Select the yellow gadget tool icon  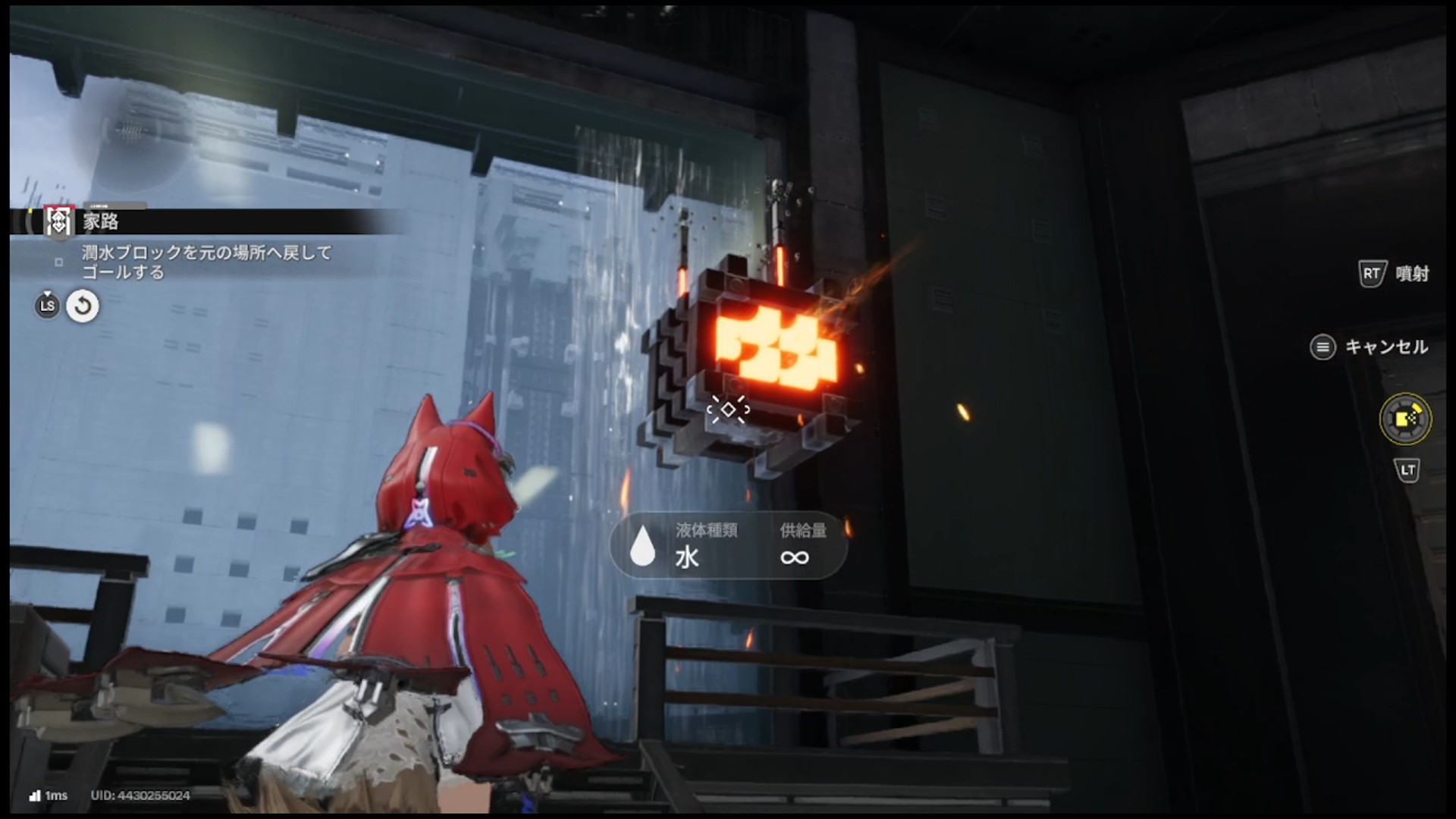coord(1405,419)
